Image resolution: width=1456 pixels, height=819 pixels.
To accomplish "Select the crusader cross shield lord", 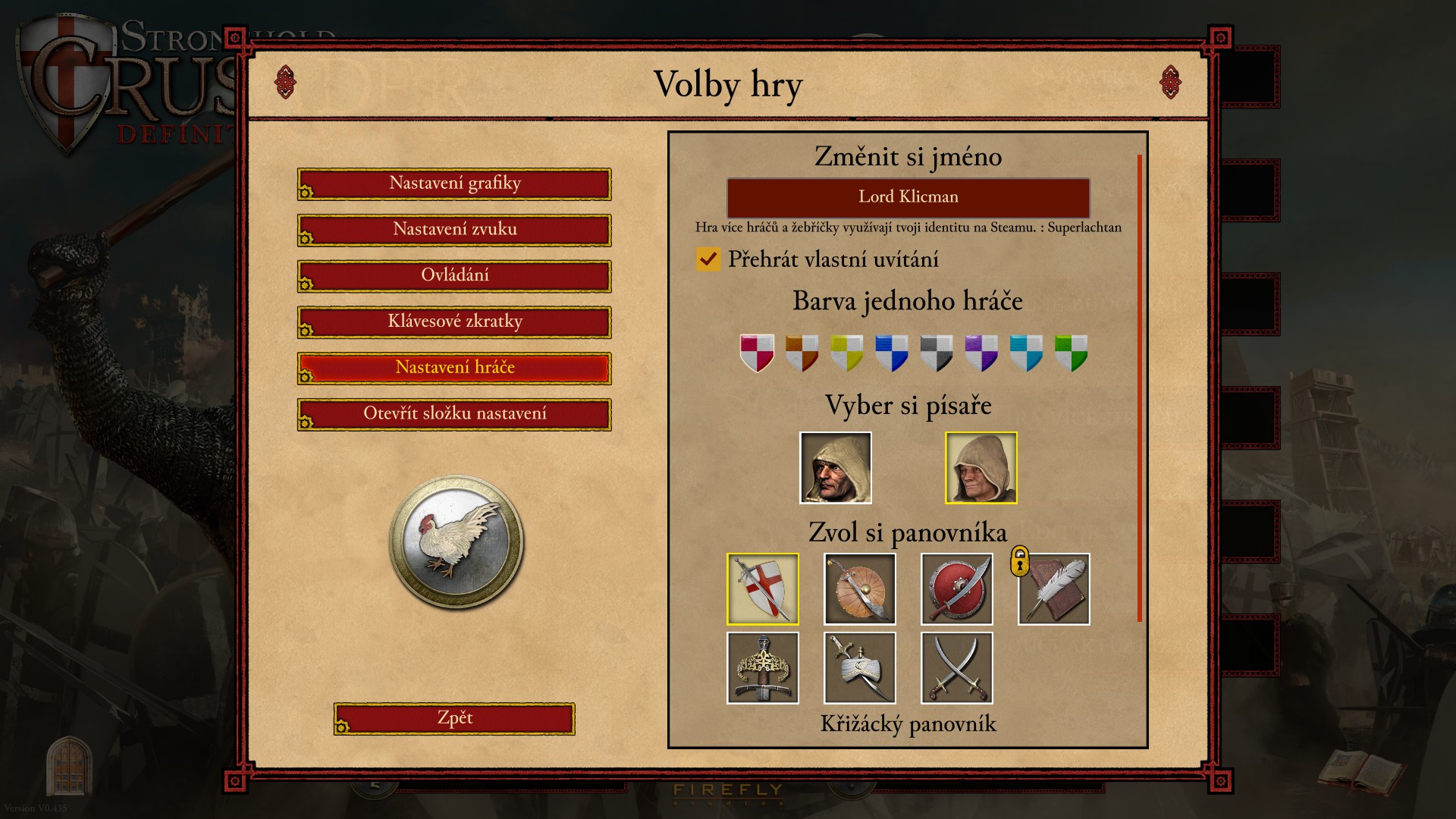I will tap(762, 589).
